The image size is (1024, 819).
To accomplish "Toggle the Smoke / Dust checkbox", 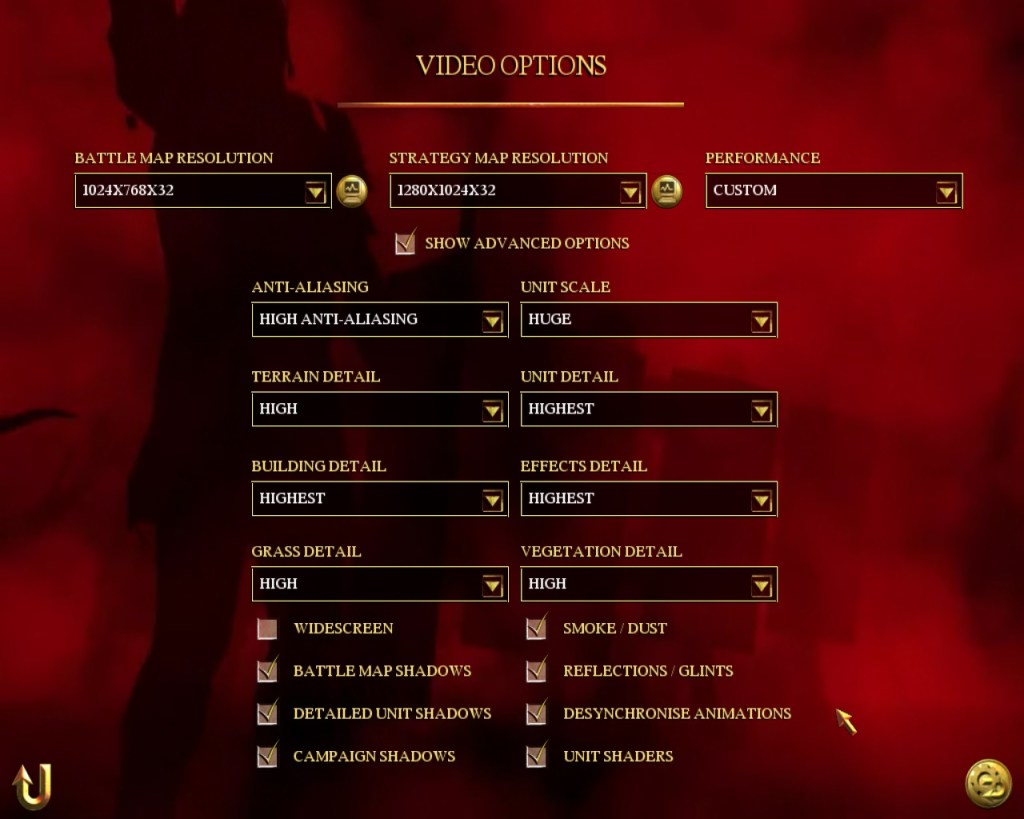I will point(537,629).
